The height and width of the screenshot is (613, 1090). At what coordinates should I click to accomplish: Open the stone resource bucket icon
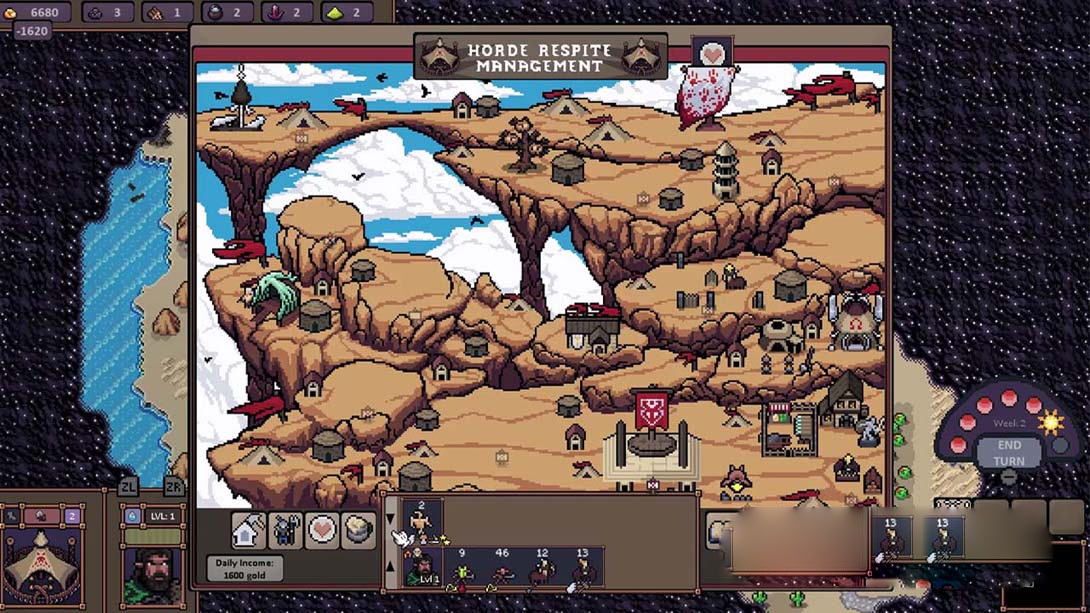coord(358,529)
